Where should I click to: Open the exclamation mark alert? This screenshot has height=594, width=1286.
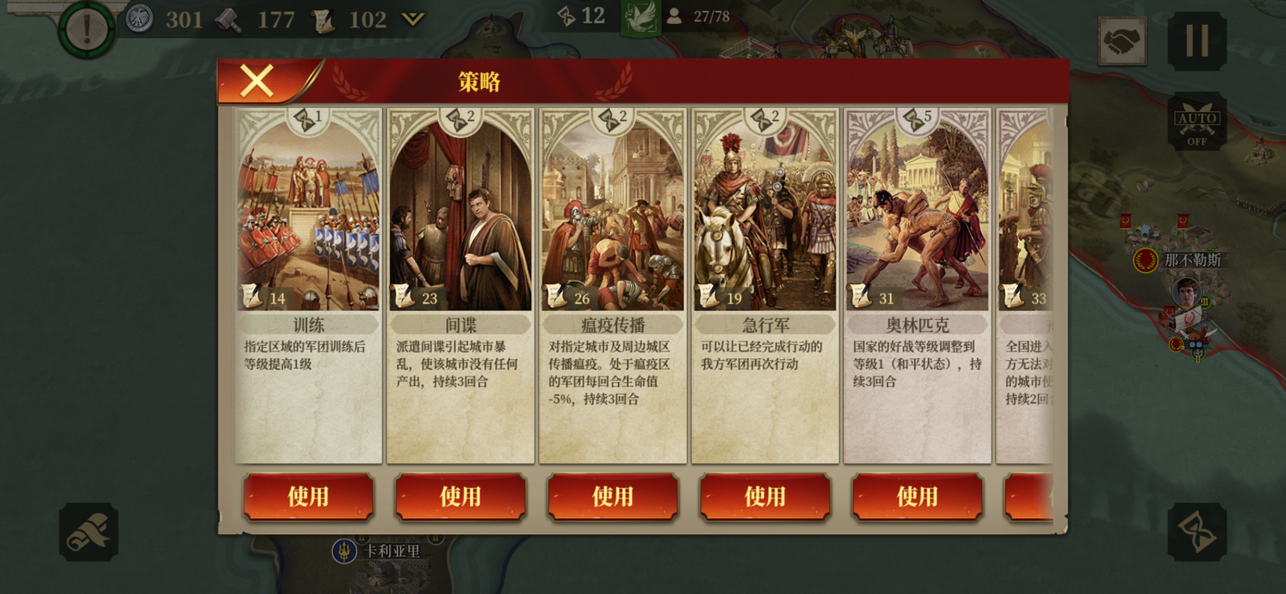(87, 27)
